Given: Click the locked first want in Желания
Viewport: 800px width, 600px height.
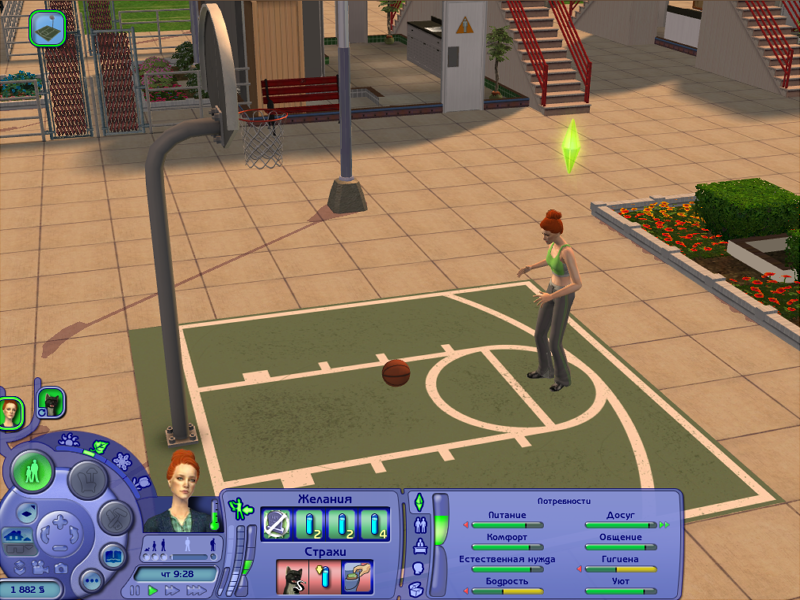Looking at the screenshot, I should [x=276, y=523].
